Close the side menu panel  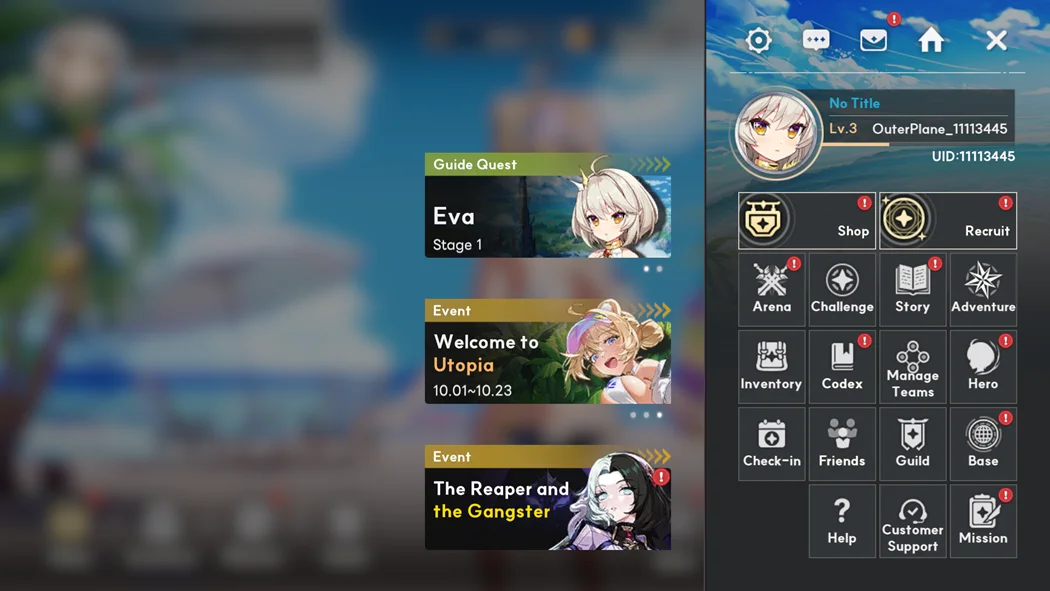(996, 40)
